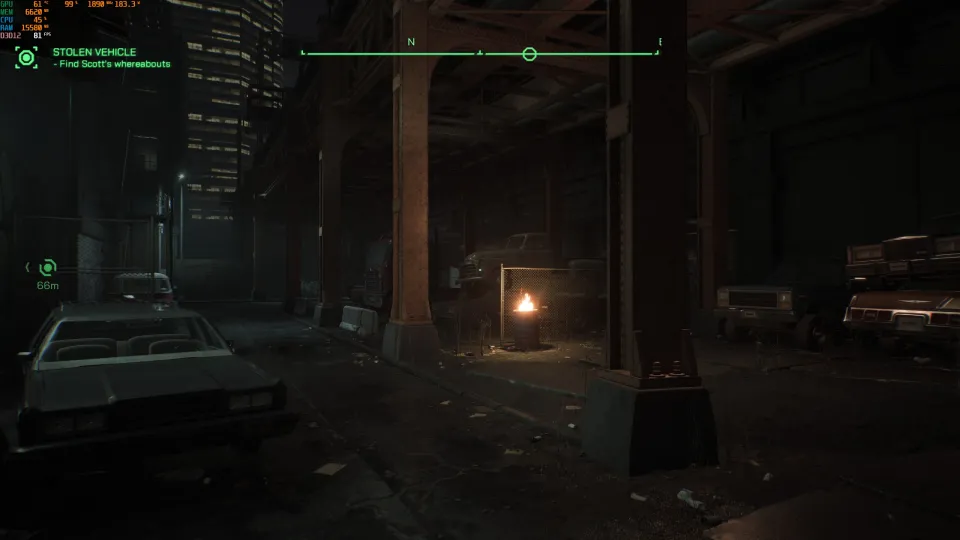Select the Find Scott's whereabouts objective text
This screenshot has height=540, width=960.
pyautogui.click(x=112, y=64)
